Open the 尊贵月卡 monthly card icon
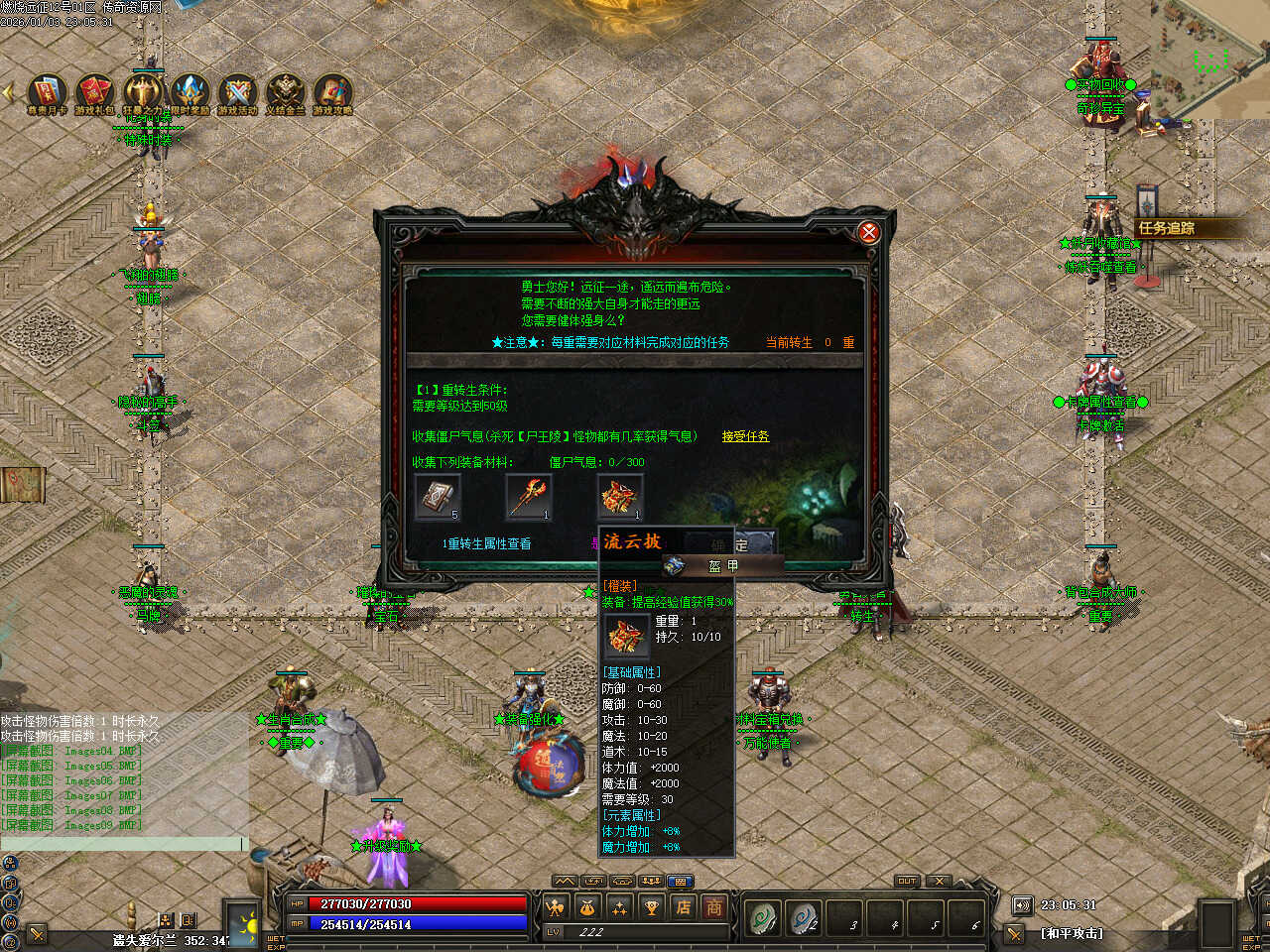 pos(48,93)
